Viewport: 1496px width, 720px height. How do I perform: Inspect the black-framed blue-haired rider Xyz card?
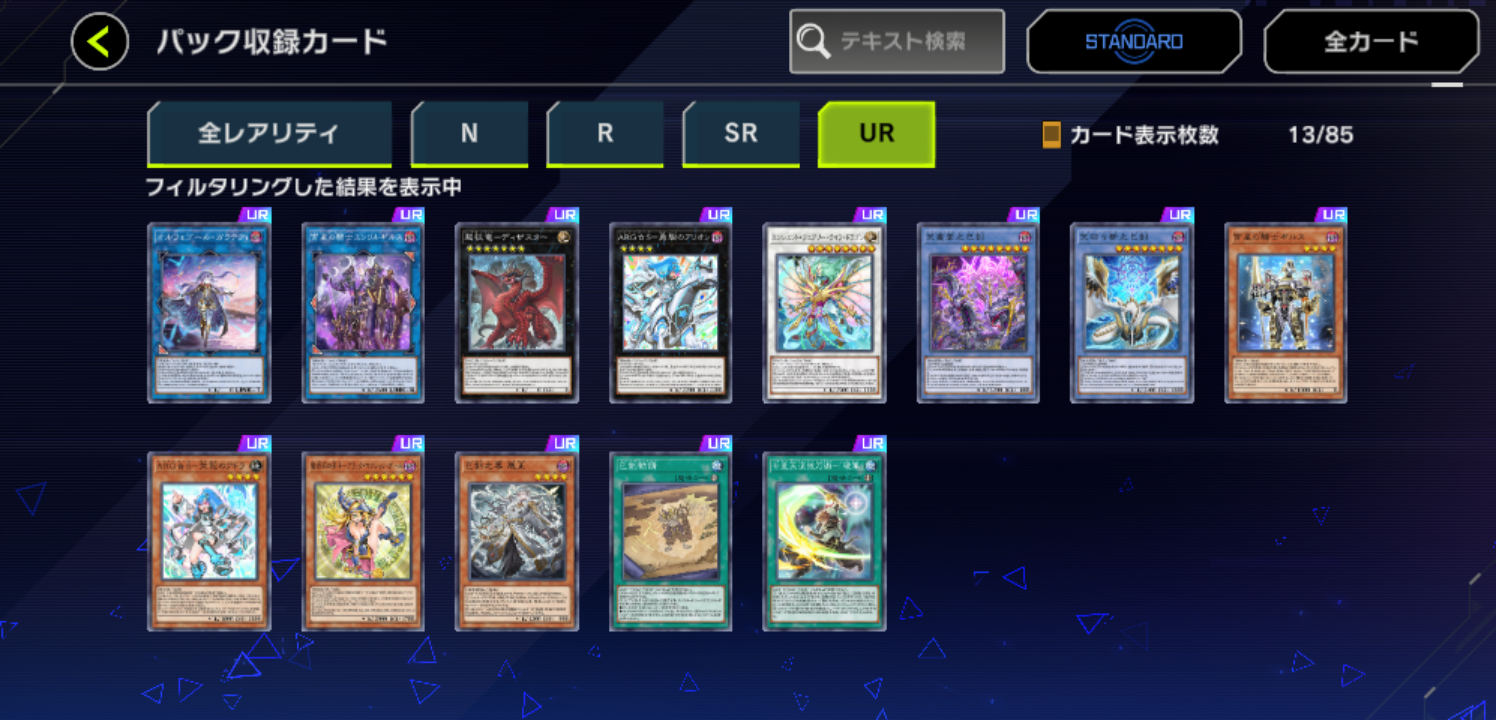pos(671,314)
